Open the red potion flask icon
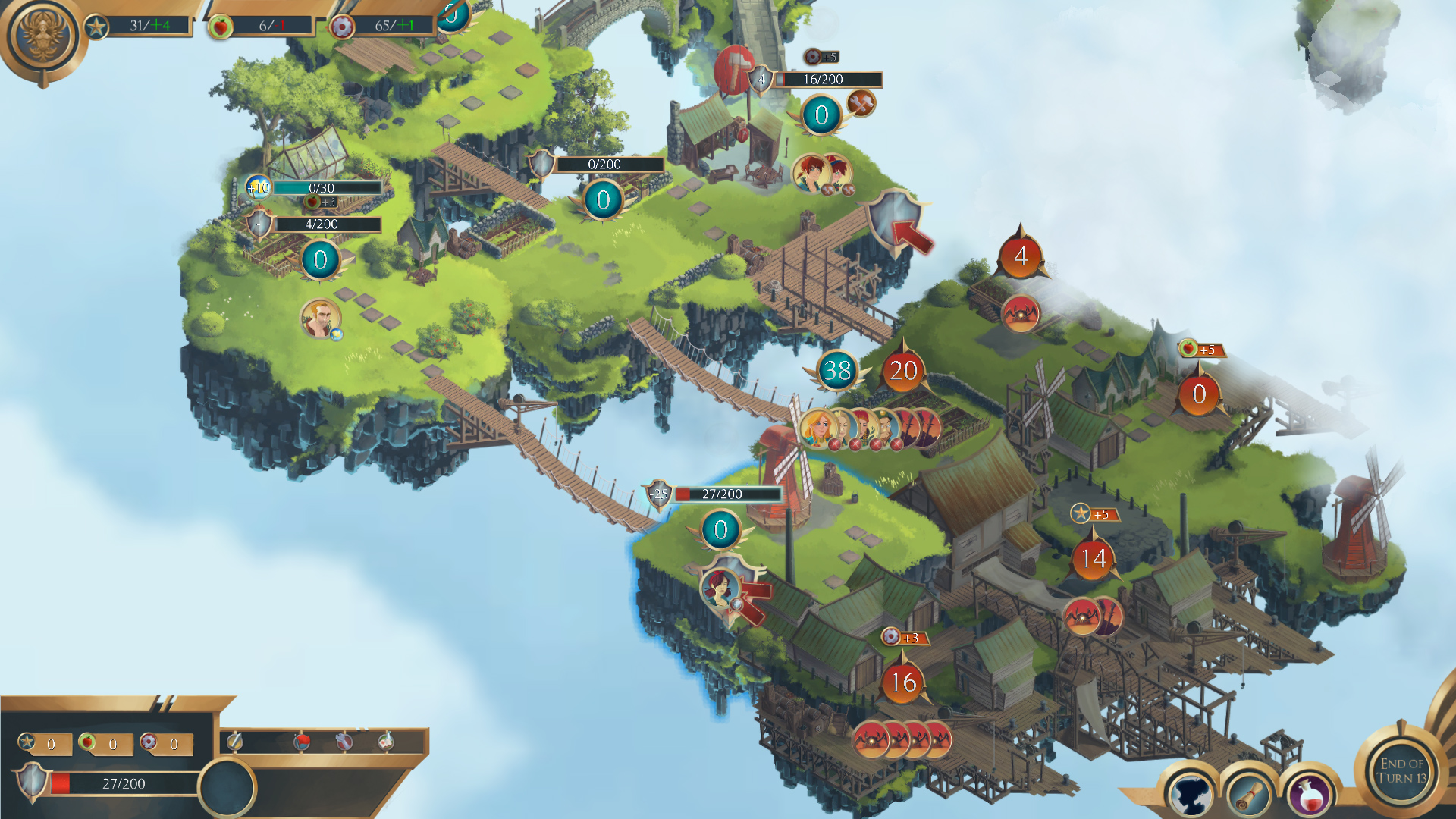1456x819 pixels. (1310, 794)
